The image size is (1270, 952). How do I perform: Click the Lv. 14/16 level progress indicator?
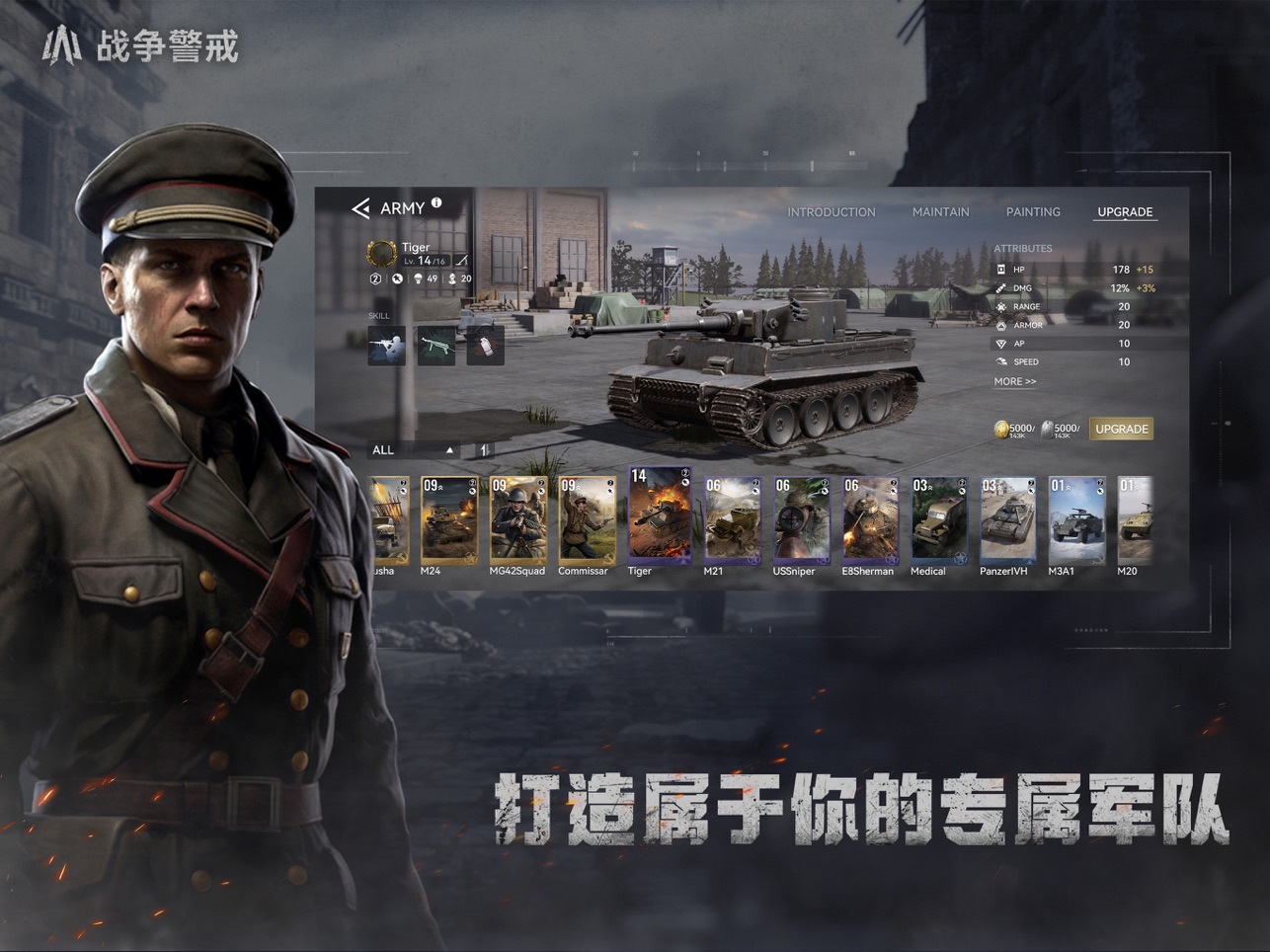(425, 262)
